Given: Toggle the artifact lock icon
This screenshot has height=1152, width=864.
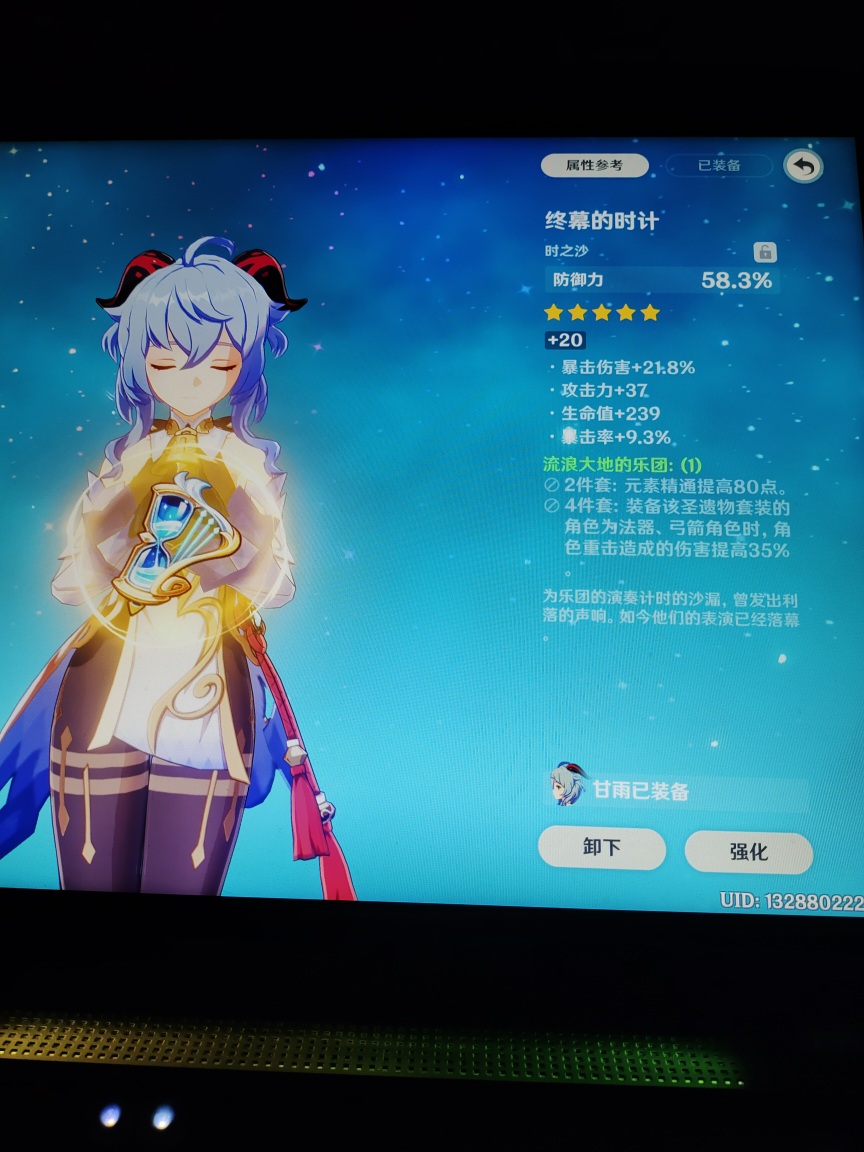Looking at the screenshot, I should 765,252.
